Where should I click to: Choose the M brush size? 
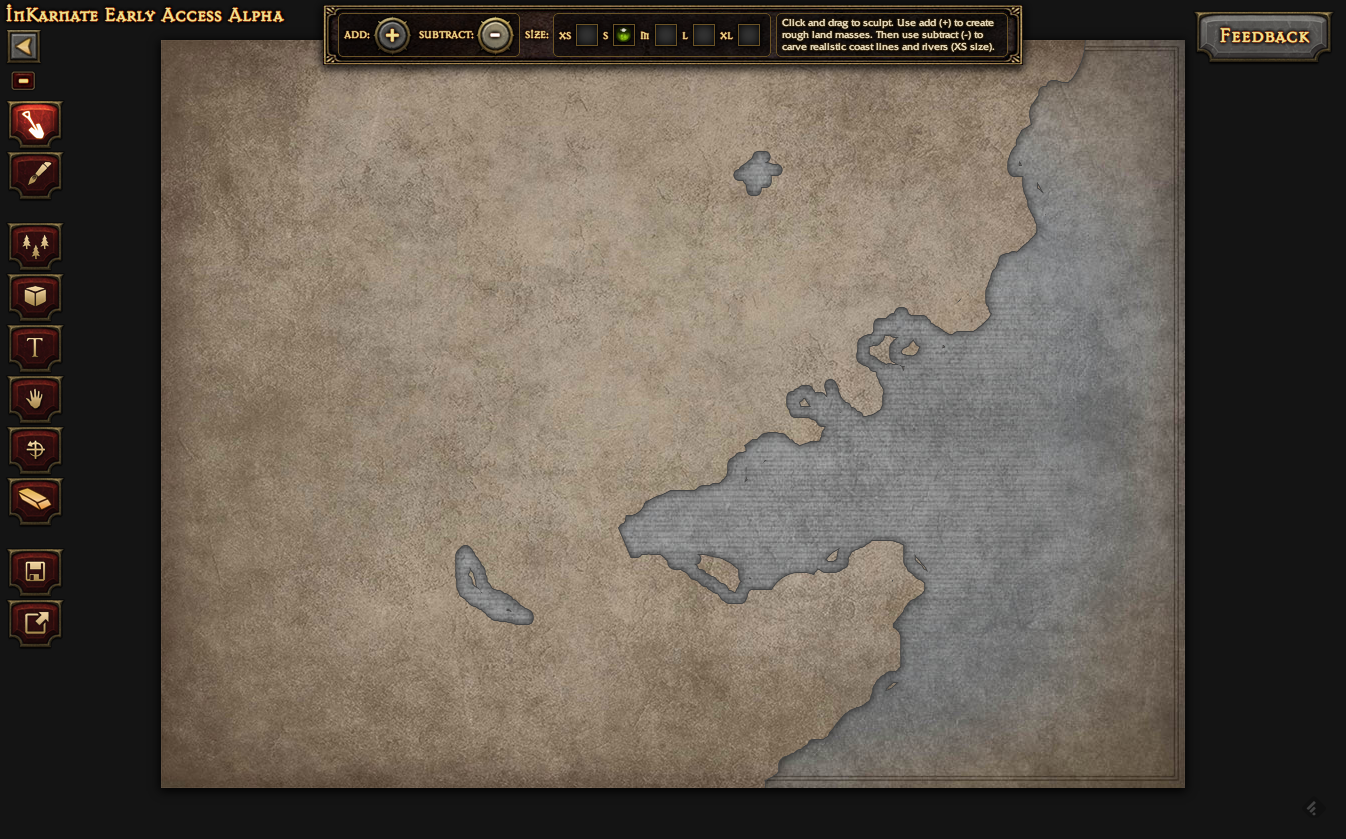click(x=666, y=36)
